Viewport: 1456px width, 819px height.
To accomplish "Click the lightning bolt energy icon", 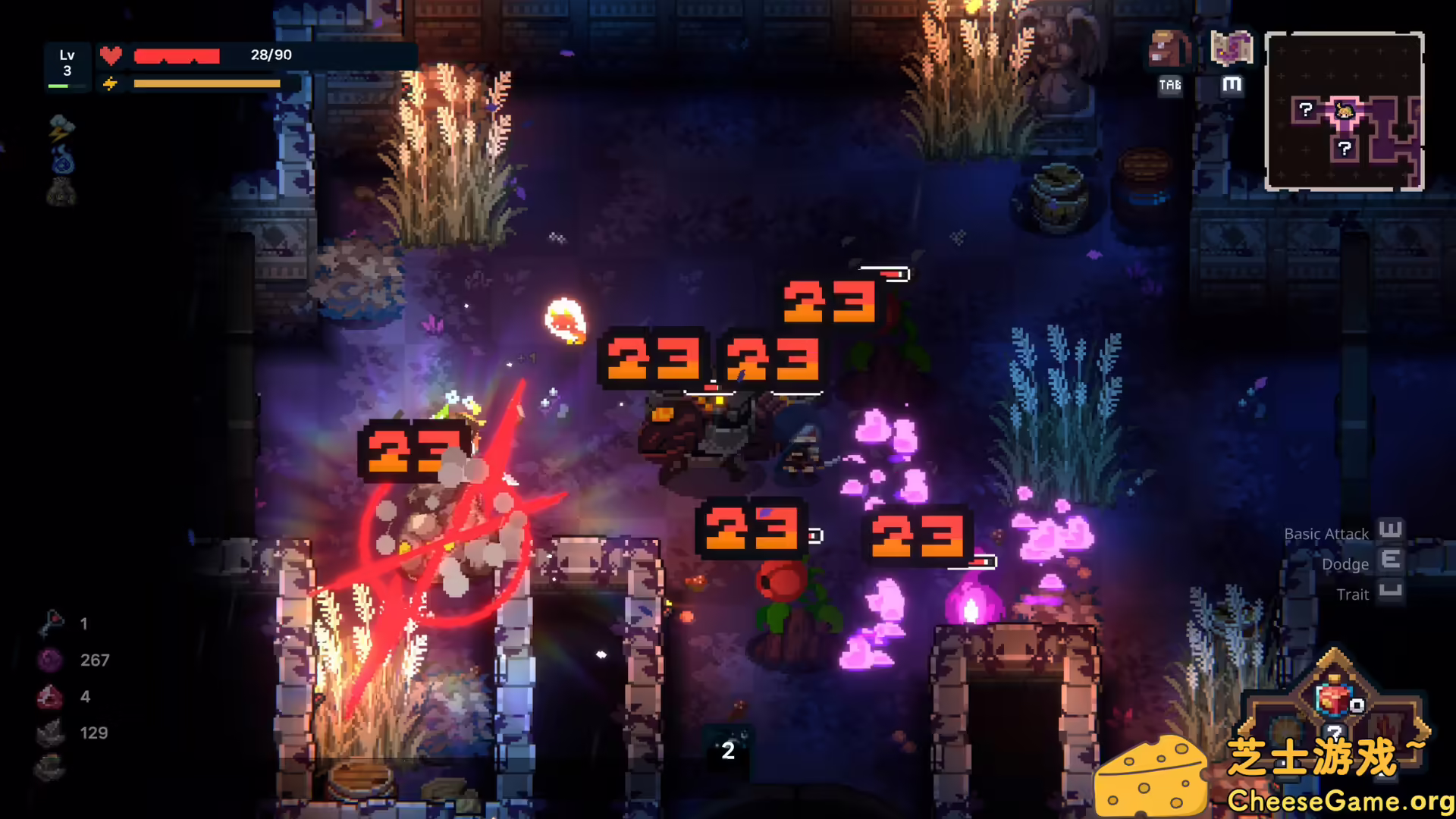I will (111, 83).
